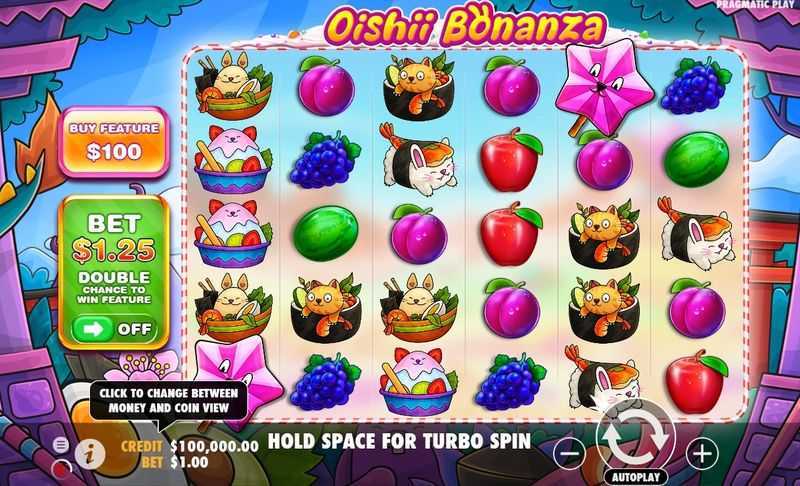Switch the credit display to coin view
The height and width of the screenshot is (486, 800).
click(212, 446)
